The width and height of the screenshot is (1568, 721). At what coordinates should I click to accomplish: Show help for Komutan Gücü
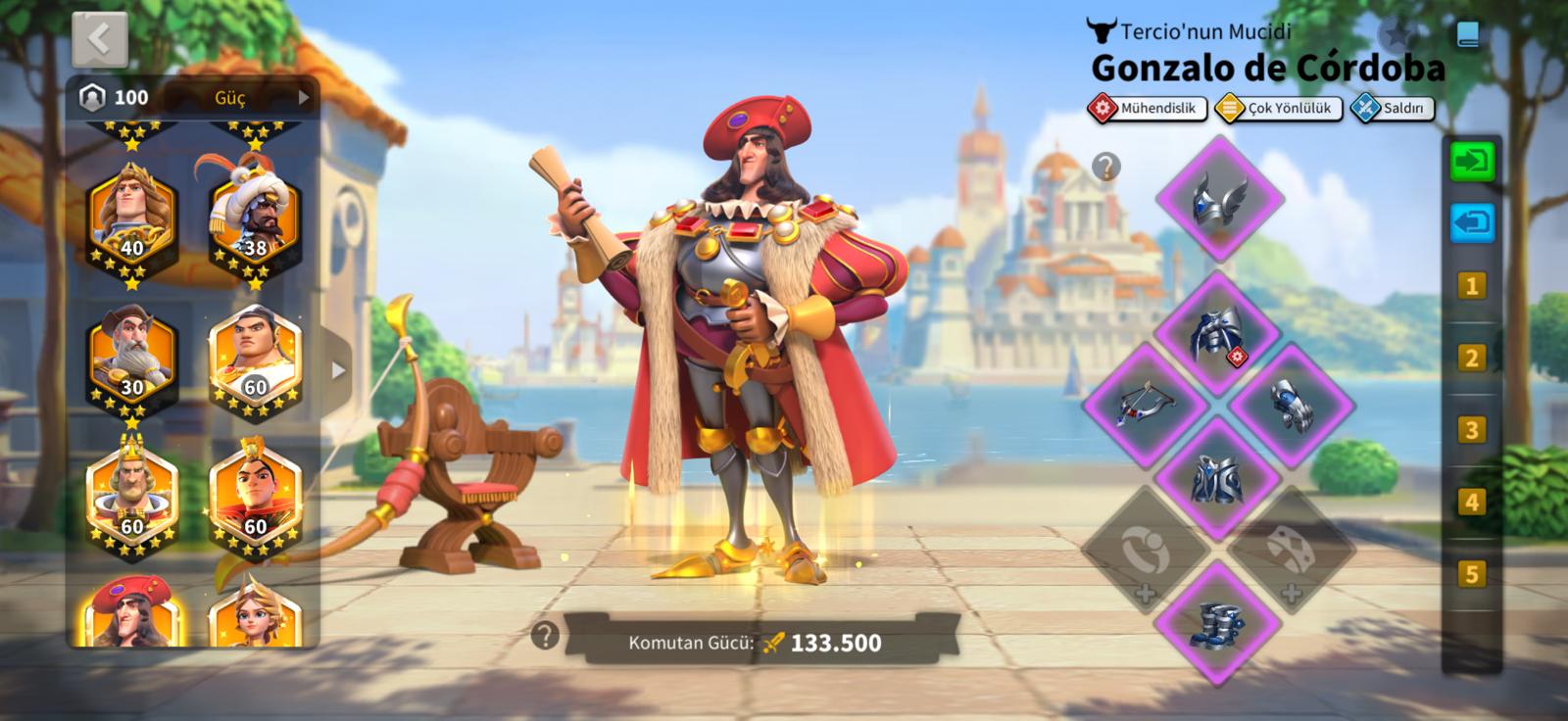point(545,636)
